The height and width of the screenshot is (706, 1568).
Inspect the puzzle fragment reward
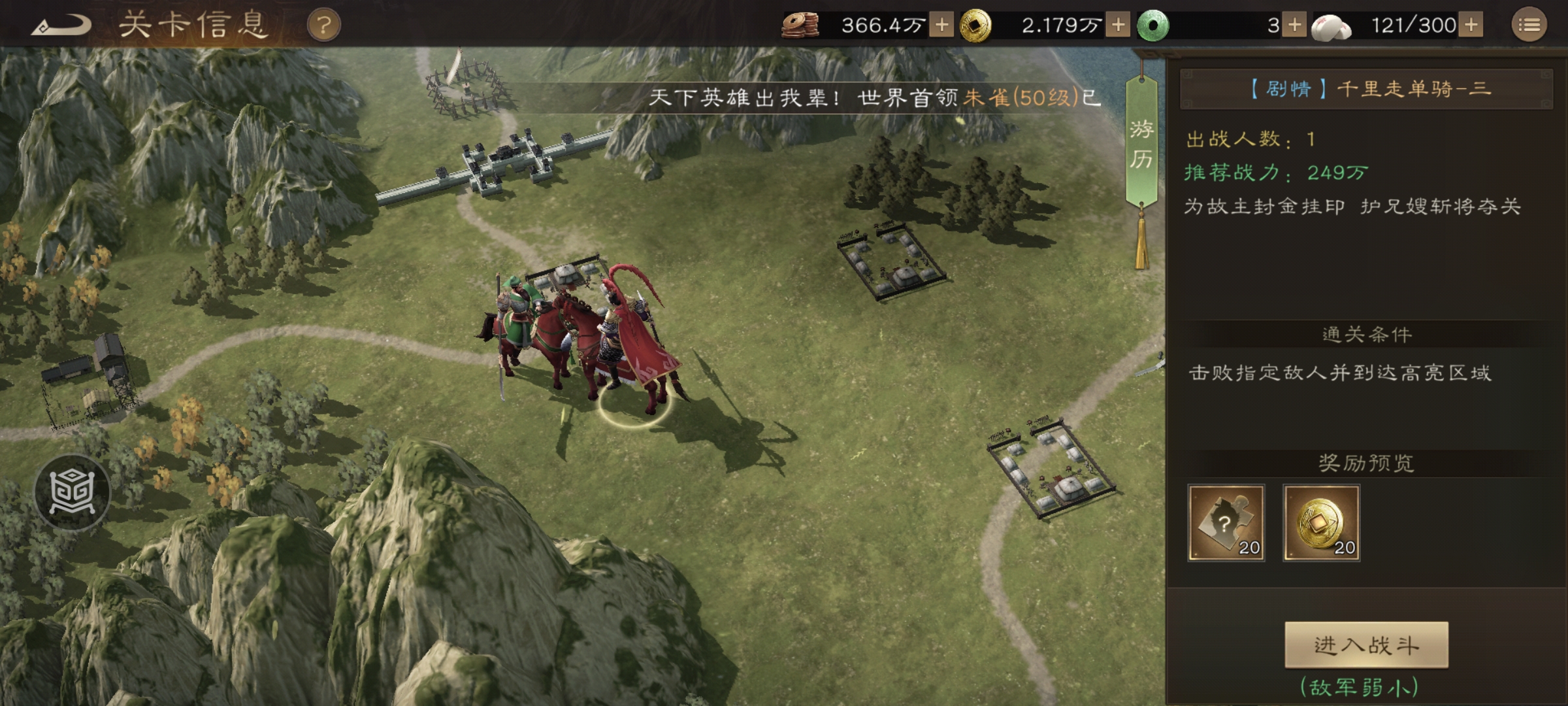click(1226, 522)
